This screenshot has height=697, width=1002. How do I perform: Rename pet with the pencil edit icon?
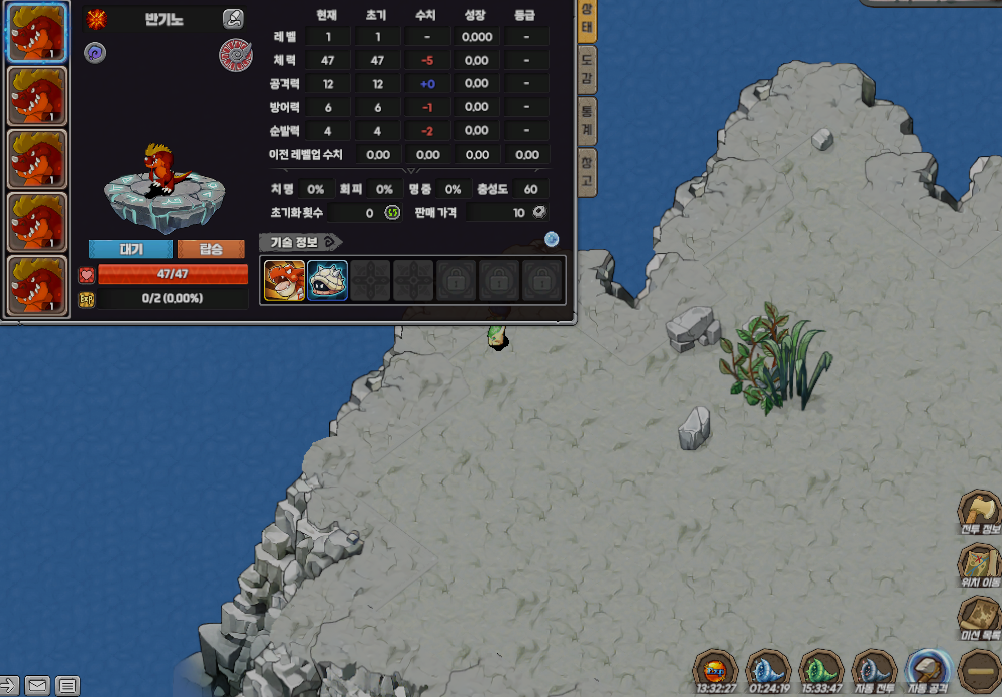233,18
